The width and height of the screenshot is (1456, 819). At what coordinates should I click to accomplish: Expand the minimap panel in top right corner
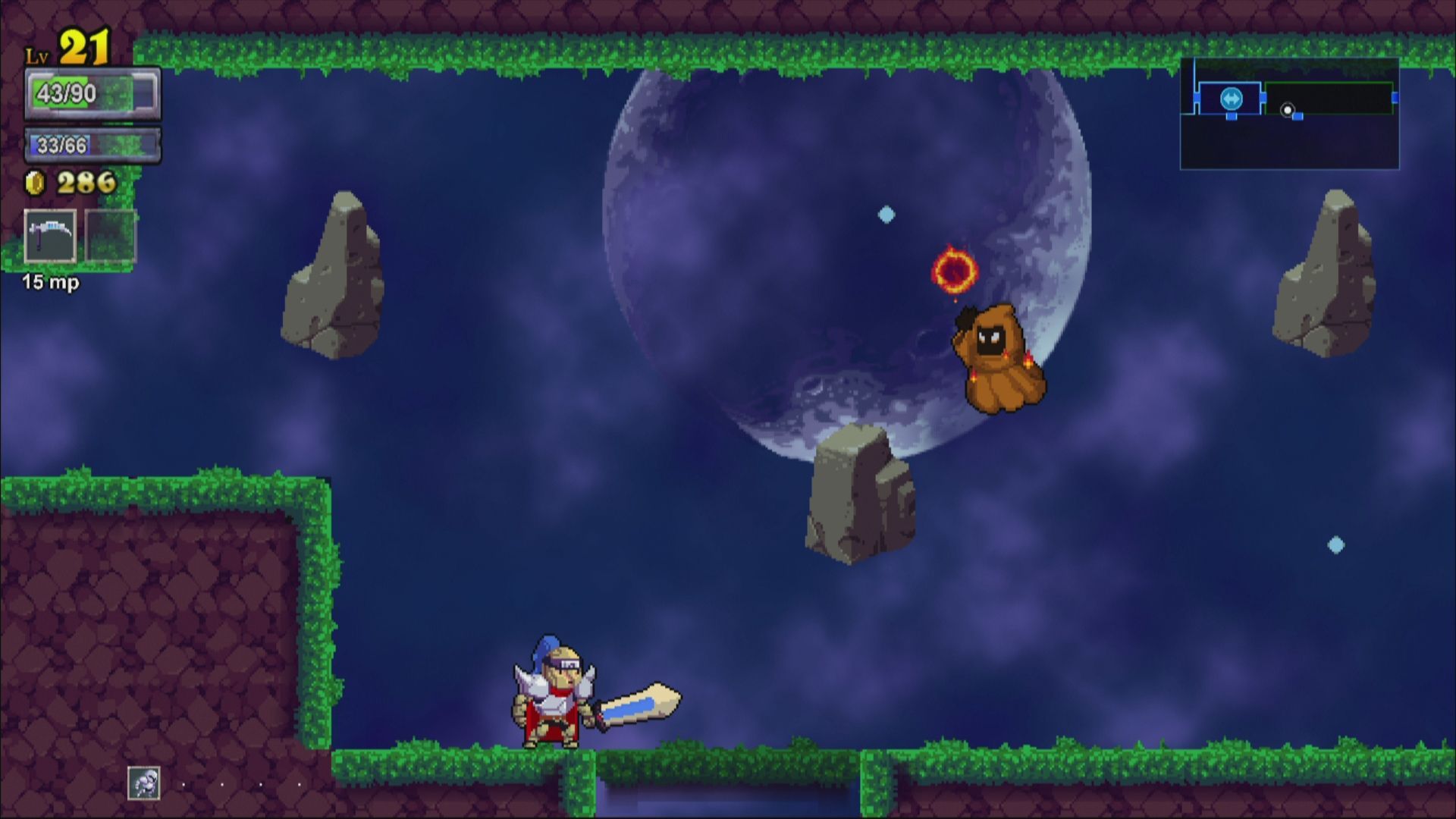[x=1289, y=114]
